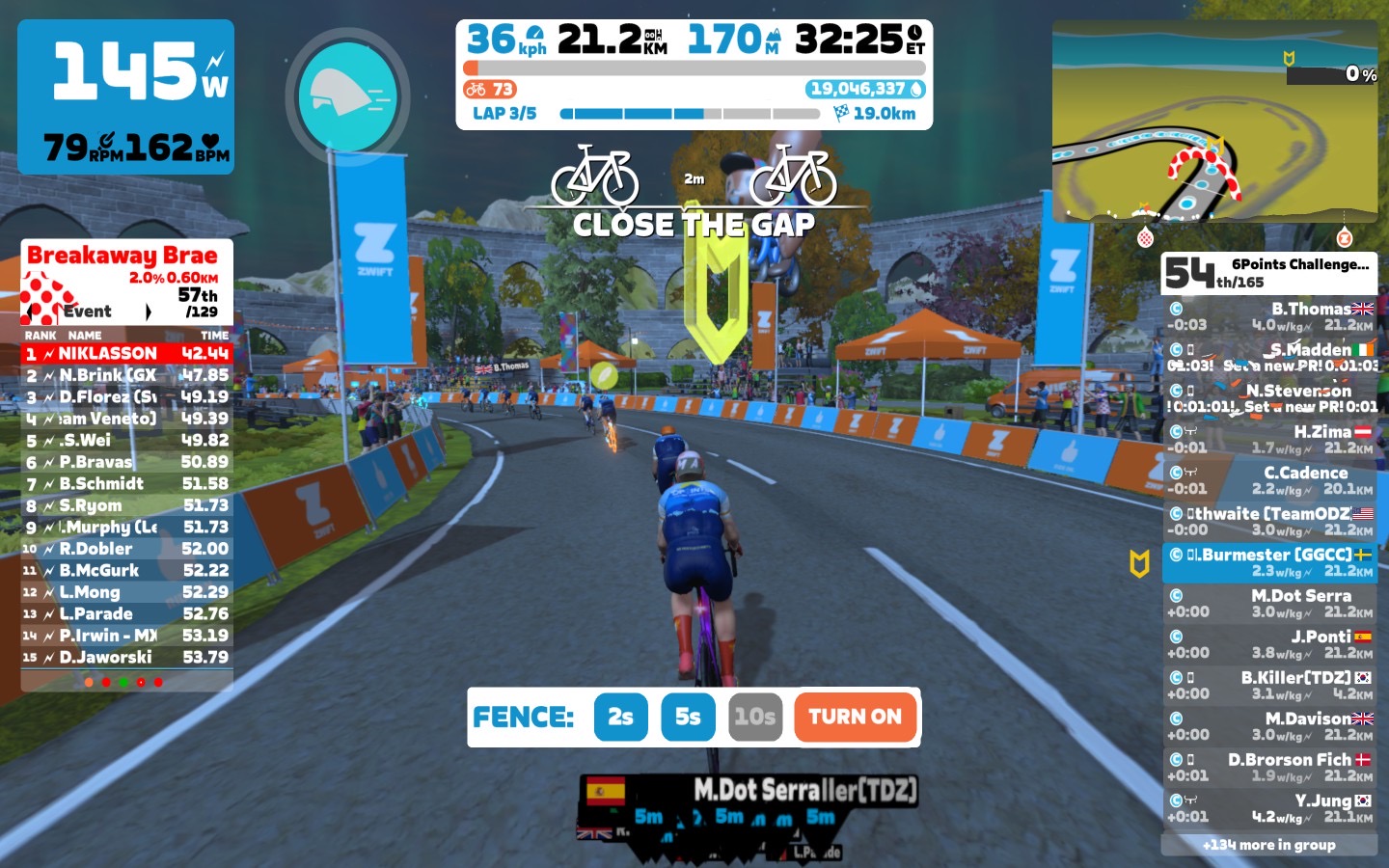
Task: Activate the aero helmet power-up
Action: pos(347,95)
